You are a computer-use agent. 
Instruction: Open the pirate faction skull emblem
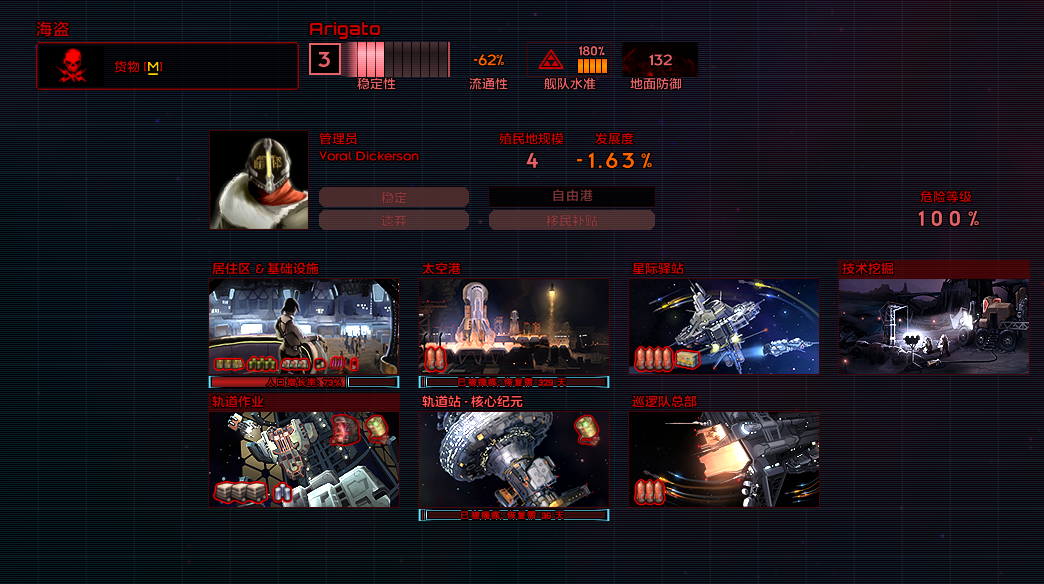[x=72, y=66]
